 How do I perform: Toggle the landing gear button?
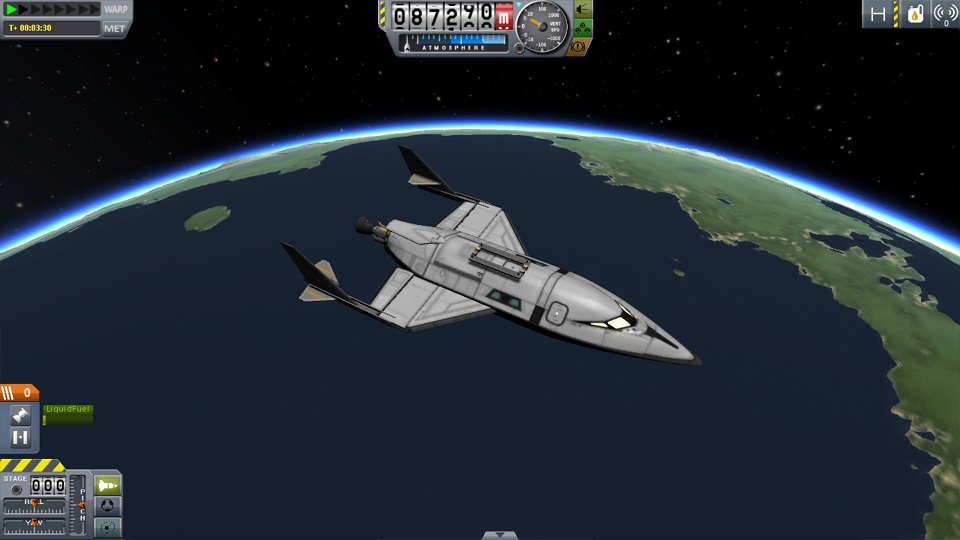tap(582, 28)
